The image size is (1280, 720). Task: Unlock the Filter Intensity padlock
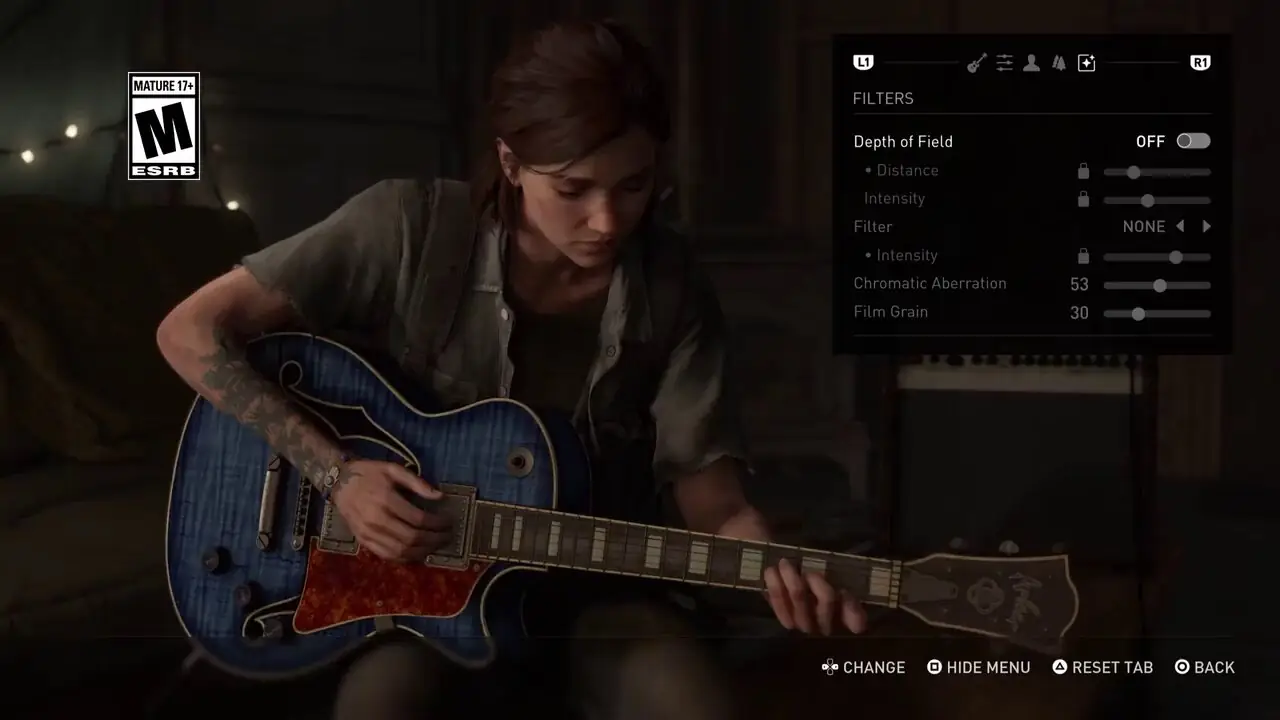pyautogui.click(x=1083, y=256)
